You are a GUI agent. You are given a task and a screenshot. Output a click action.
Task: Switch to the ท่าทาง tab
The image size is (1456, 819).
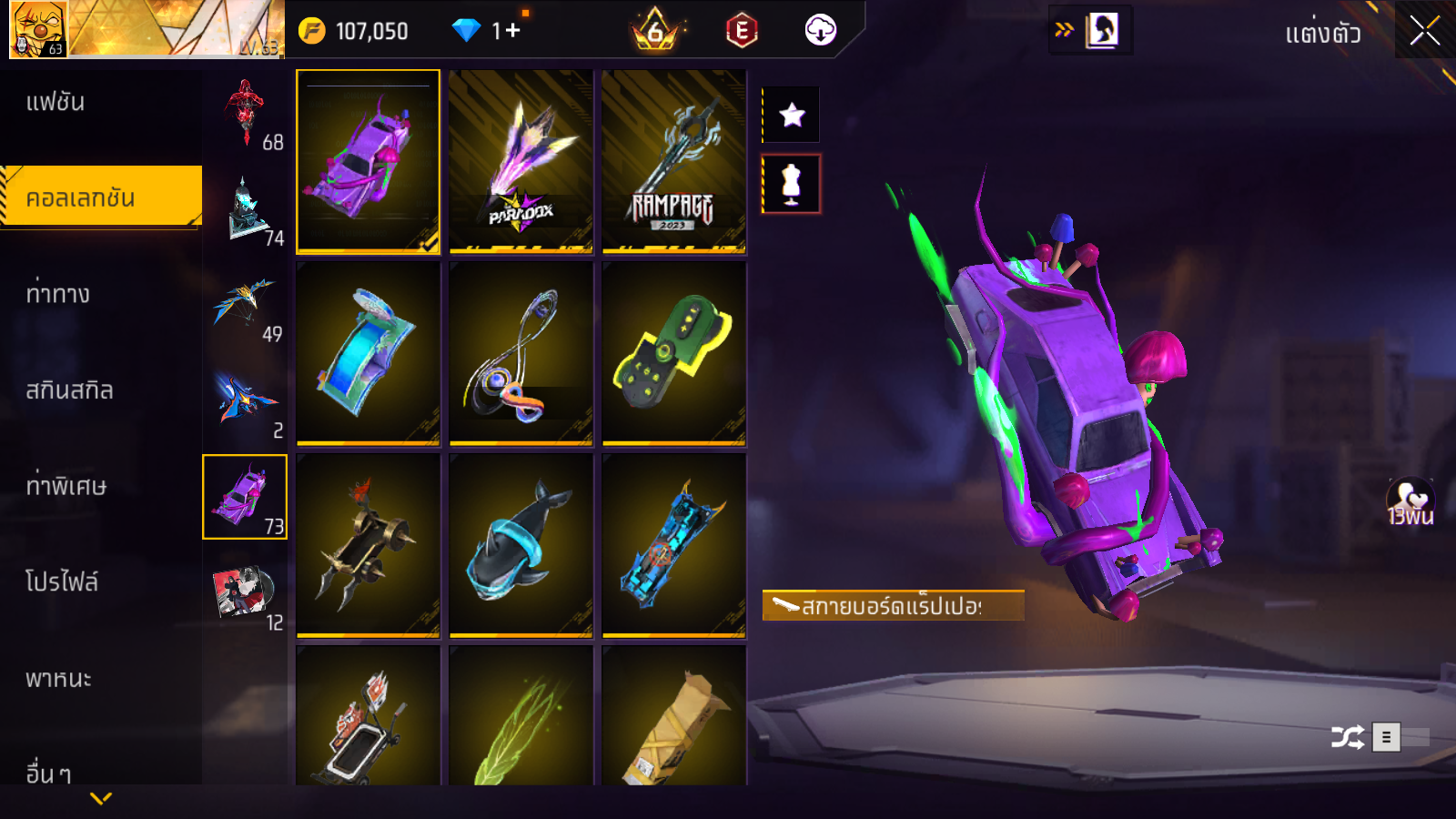tap(57, 294)
